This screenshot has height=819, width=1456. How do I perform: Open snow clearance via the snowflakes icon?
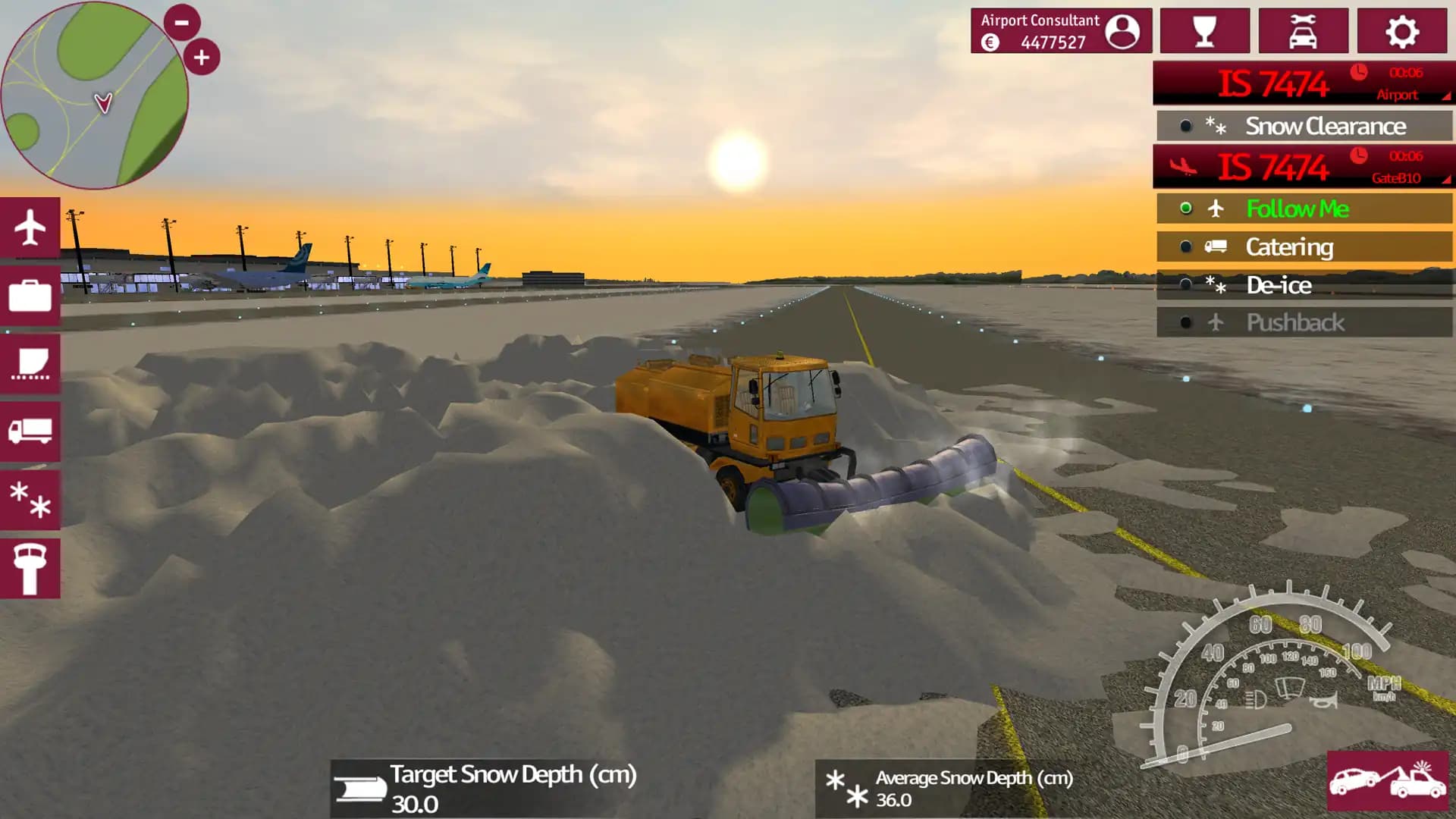pos(29,497)
